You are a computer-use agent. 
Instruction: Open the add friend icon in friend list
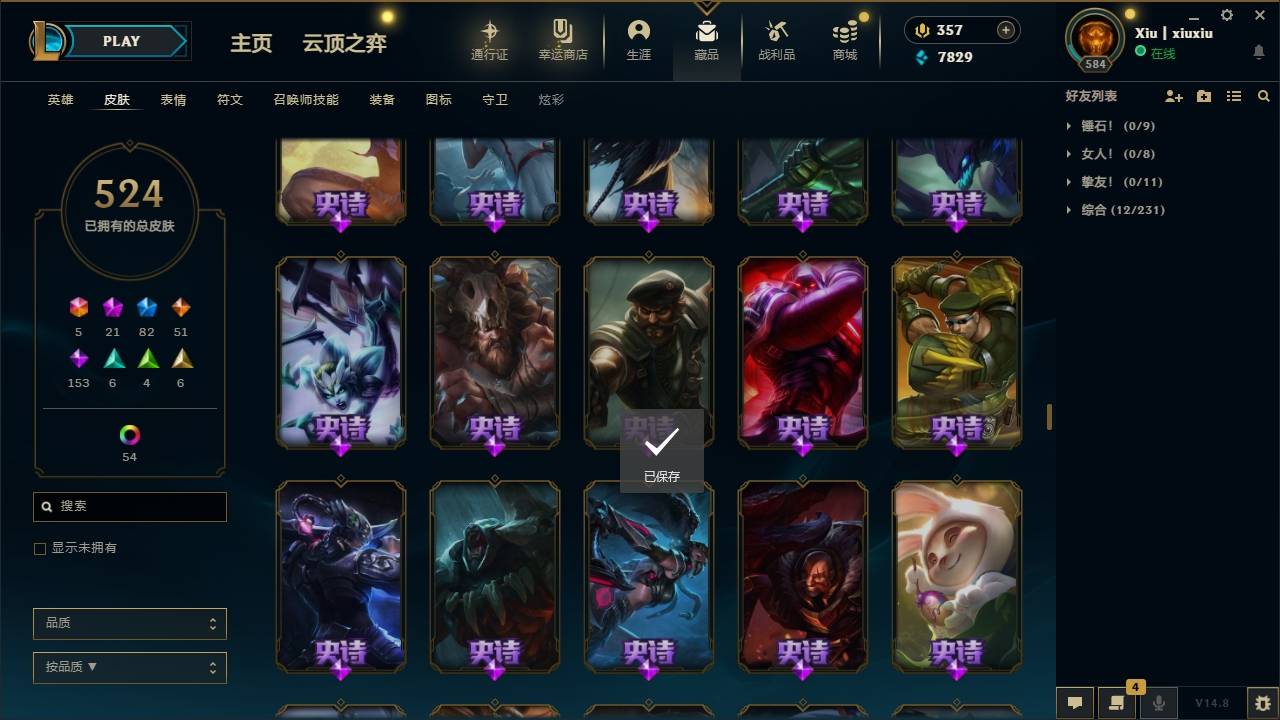[1174, 95]
